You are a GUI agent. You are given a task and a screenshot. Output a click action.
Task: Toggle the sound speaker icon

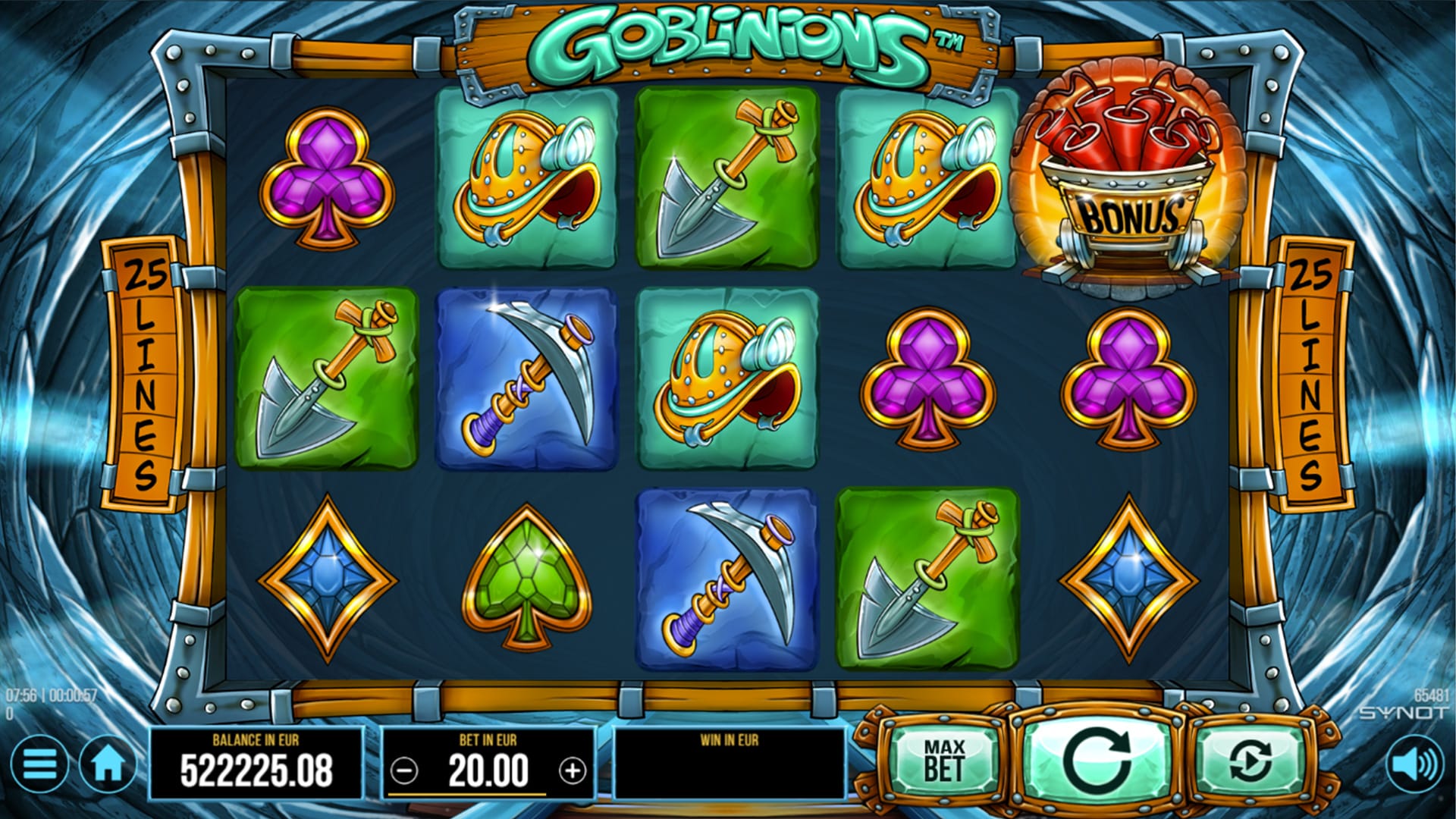(1415, 764)
